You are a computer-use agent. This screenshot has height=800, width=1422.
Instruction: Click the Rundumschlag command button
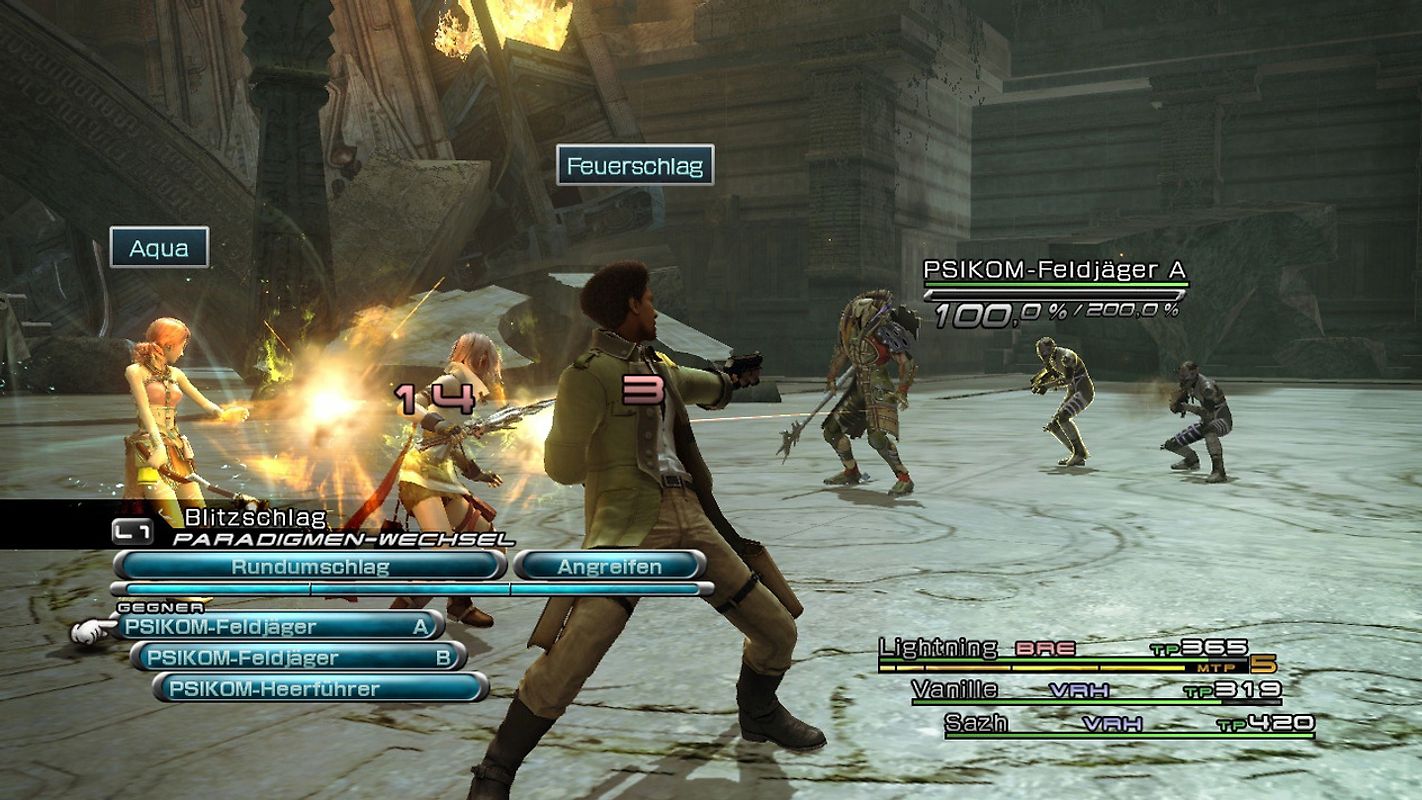[x=311, y=564]
